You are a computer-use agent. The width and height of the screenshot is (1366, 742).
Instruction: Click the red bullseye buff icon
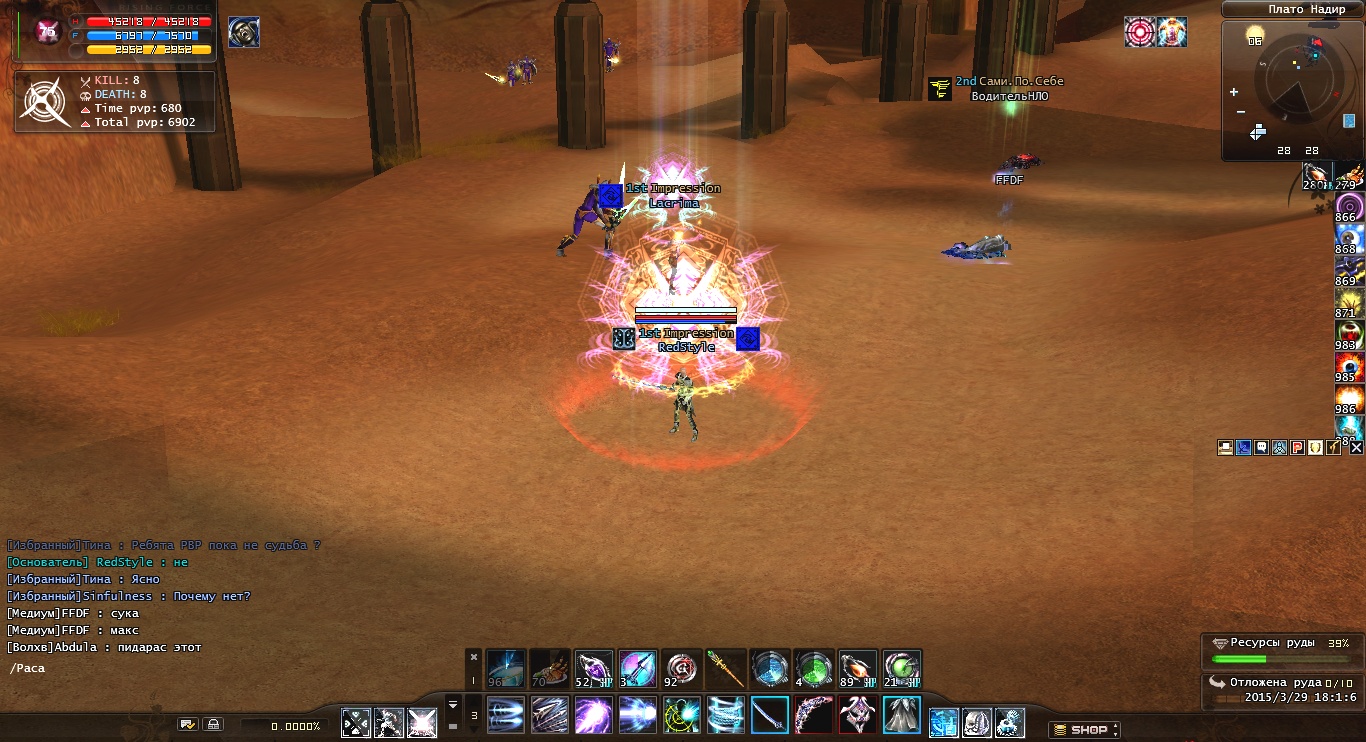pyautogui.click(x=1140, y=32)
